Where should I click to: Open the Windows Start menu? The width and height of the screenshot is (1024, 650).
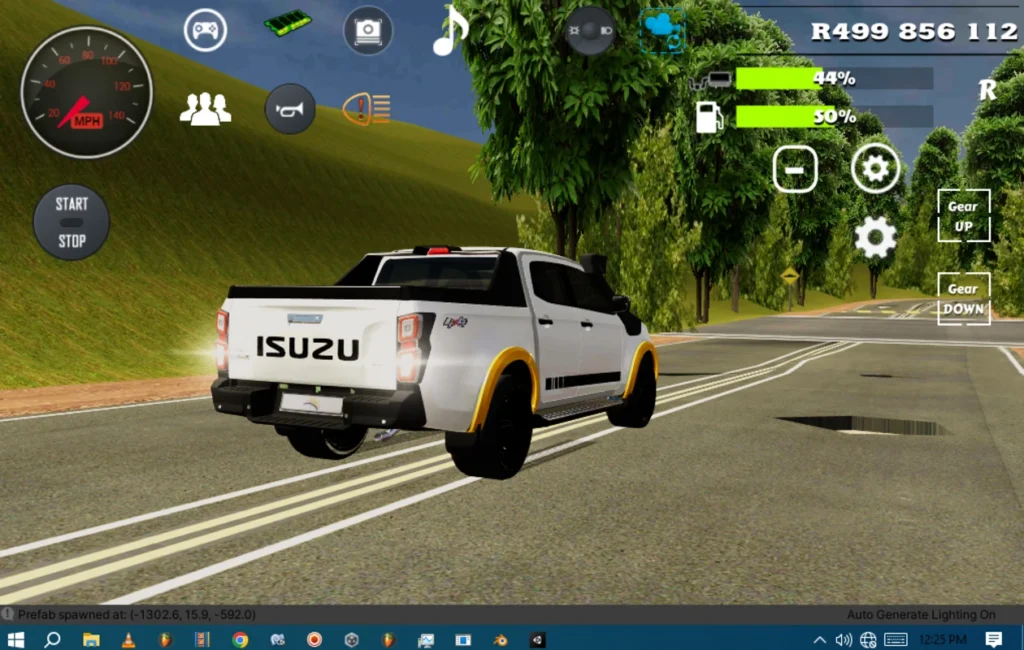coord(16,639)
